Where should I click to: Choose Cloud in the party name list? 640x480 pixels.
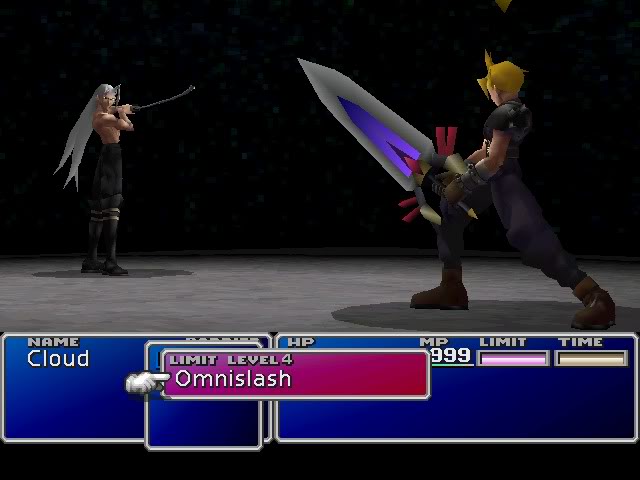click(x=58, y=359)
